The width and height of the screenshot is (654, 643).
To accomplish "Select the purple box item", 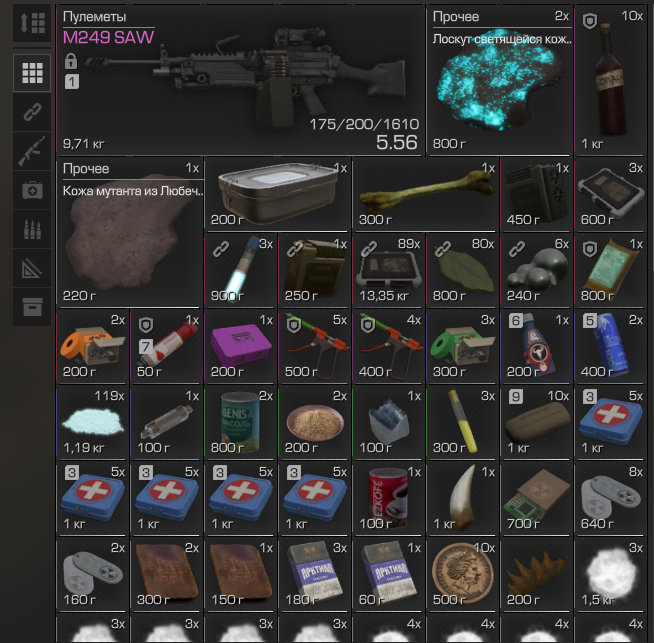I will point(240,345).
